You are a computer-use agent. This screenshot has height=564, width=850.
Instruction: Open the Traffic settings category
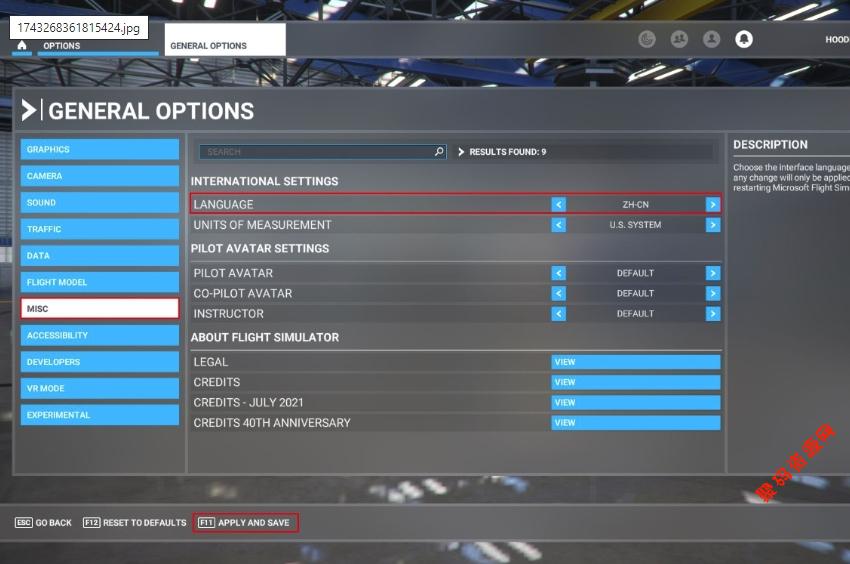click(99, 229)
